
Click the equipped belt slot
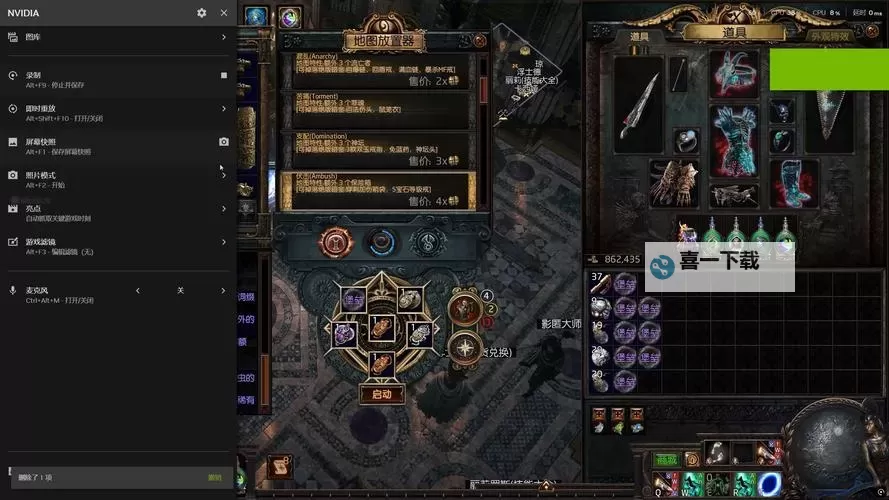pyautogui.click(x=734, y=195)
